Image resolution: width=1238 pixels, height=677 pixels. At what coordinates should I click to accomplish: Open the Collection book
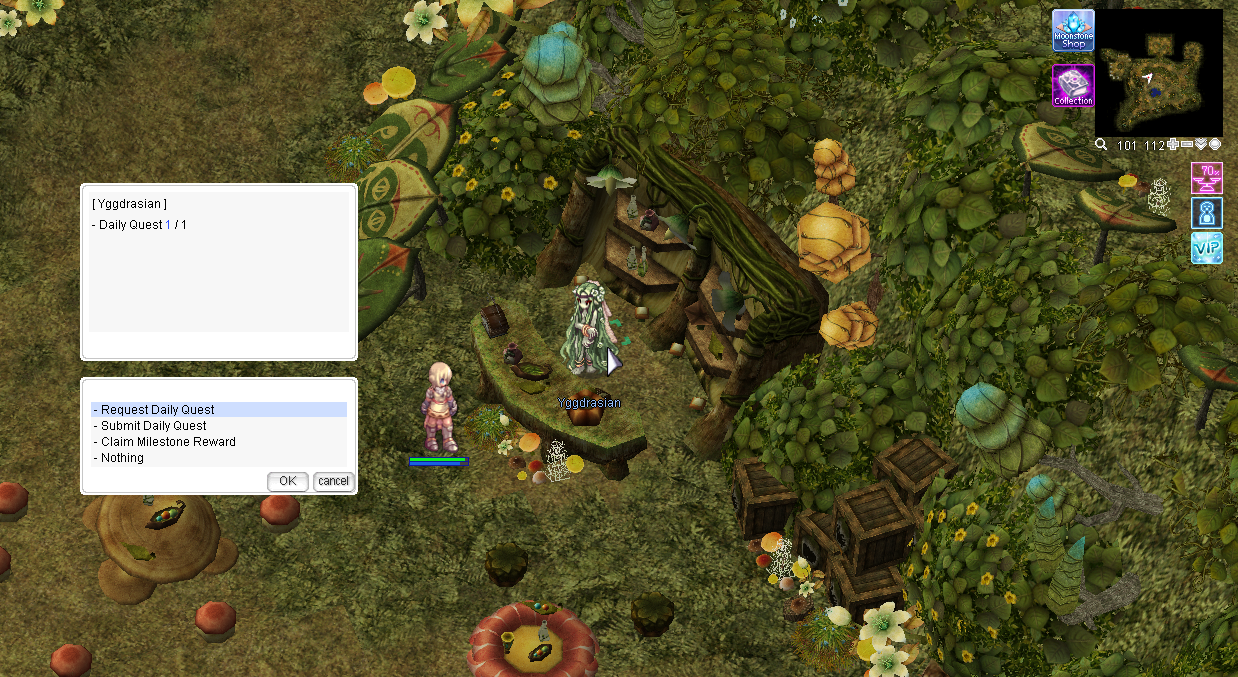[x=1073, y=86]
